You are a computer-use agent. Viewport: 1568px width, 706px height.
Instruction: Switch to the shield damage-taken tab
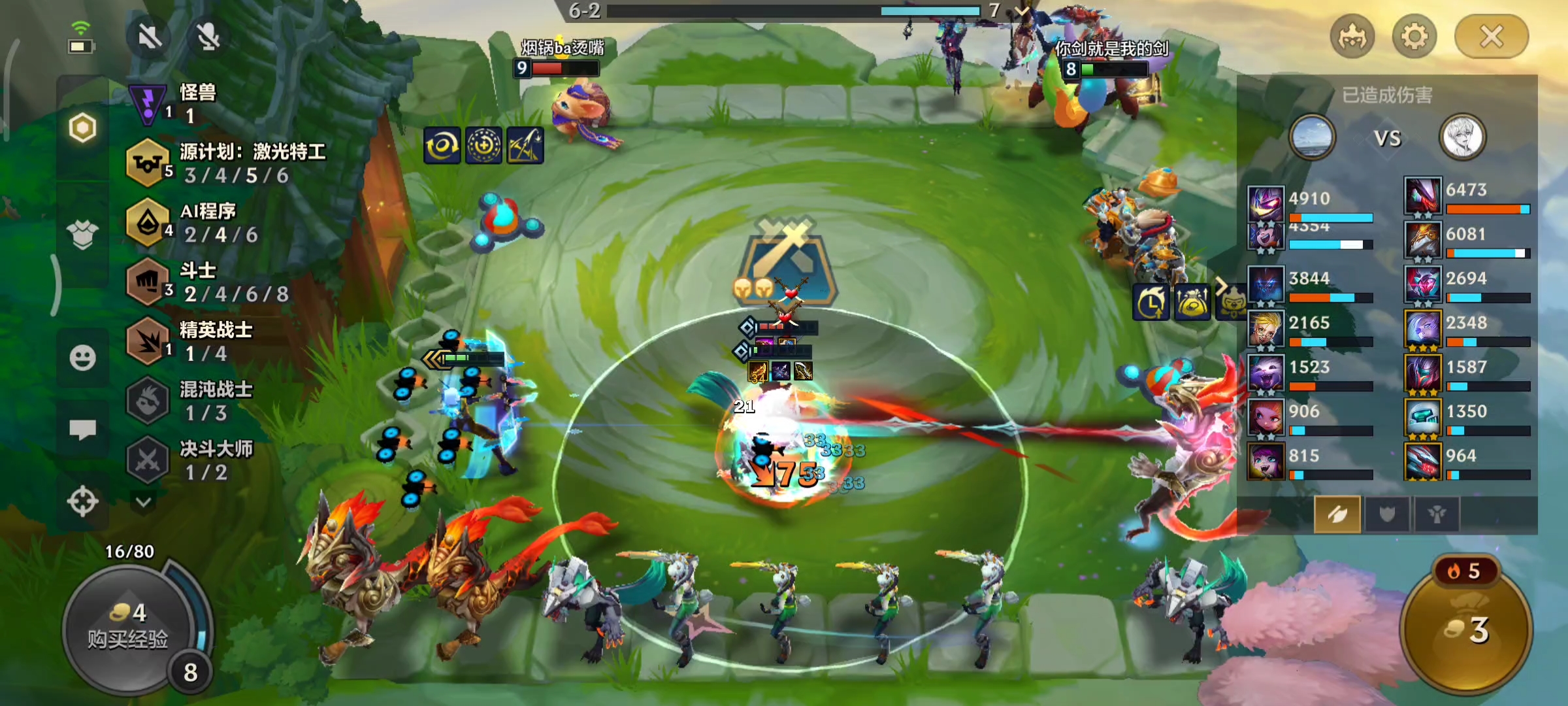(x=1387, y=514)
